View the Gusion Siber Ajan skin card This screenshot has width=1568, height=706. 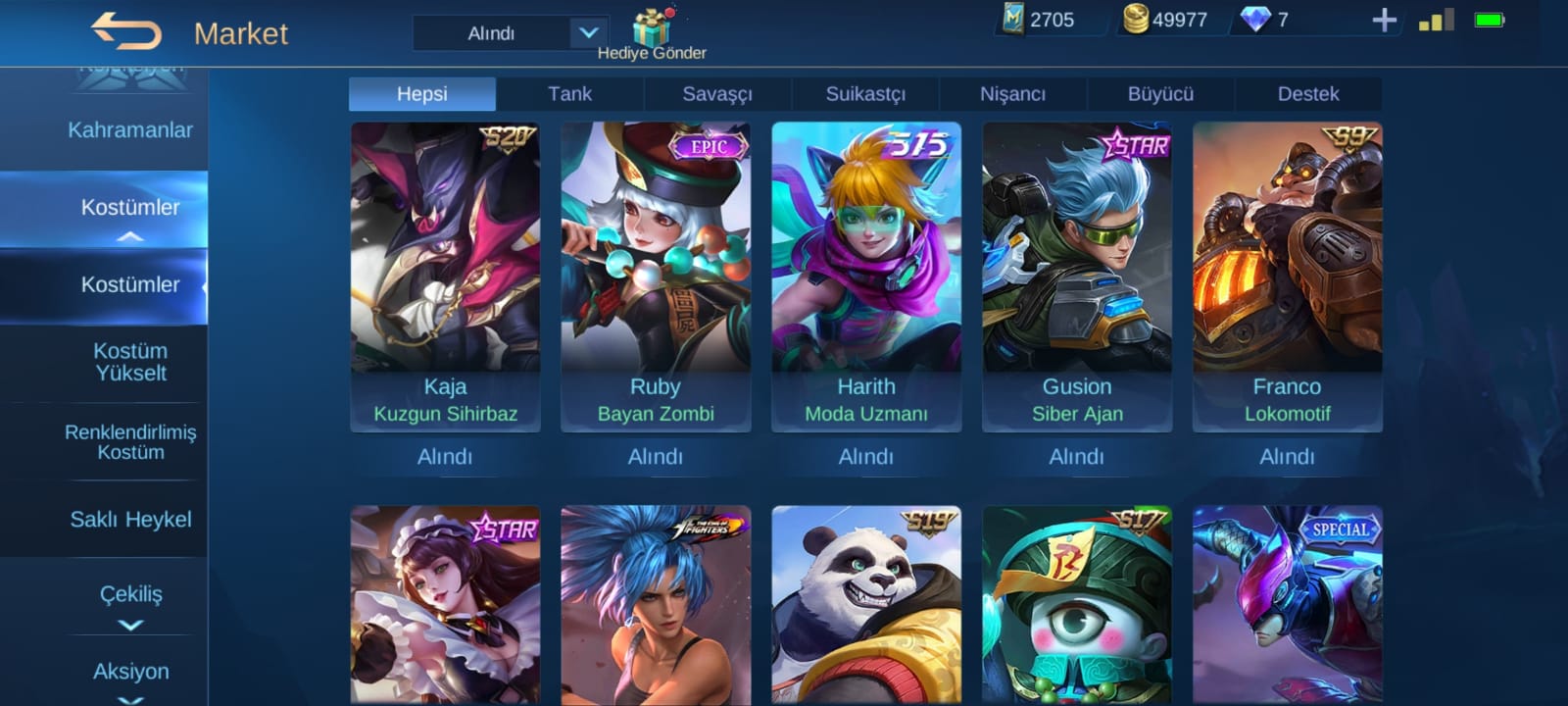point(1077,275)
